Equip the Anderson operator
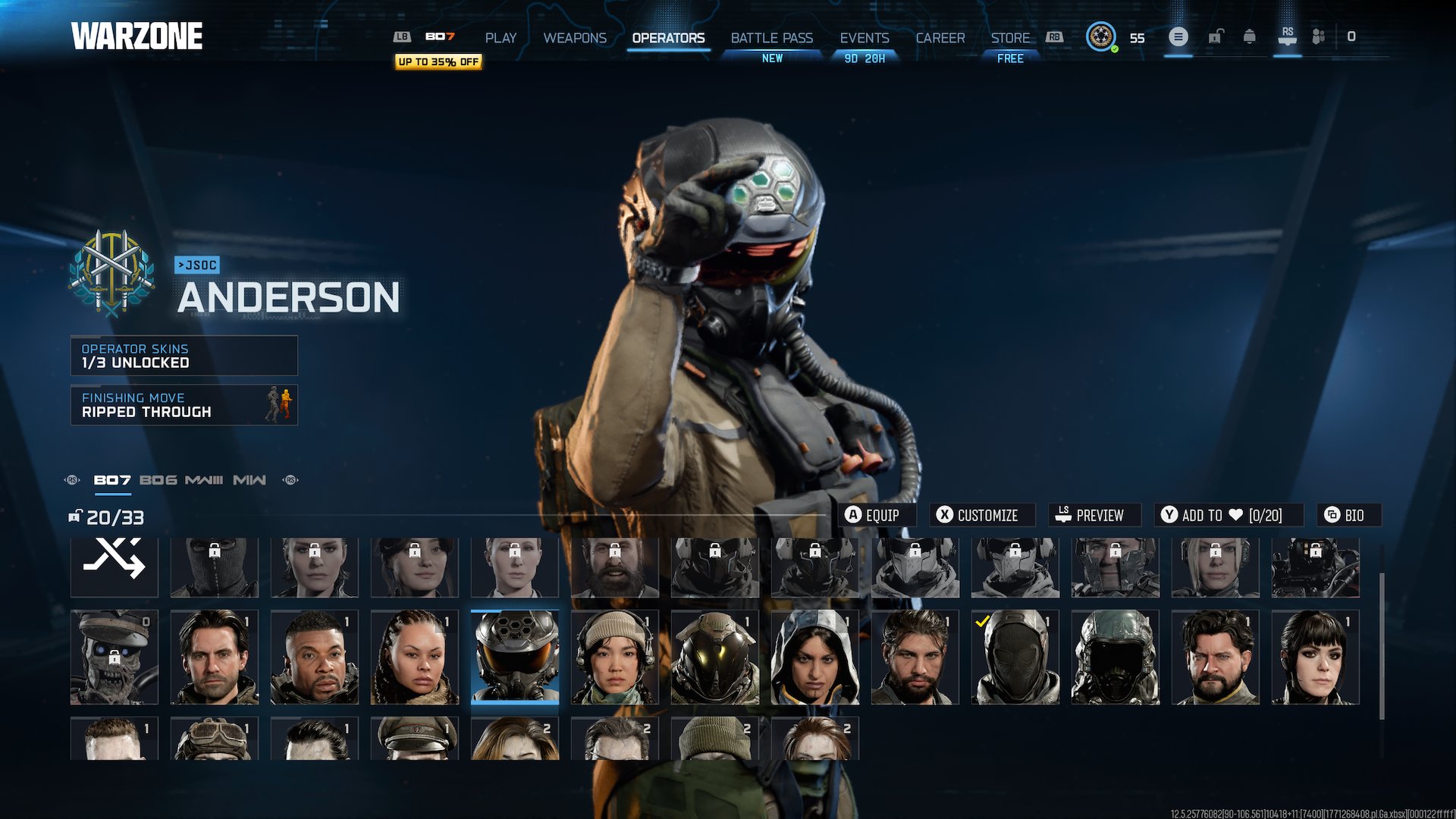This screenshot has width=1456, height=819. 880,515
